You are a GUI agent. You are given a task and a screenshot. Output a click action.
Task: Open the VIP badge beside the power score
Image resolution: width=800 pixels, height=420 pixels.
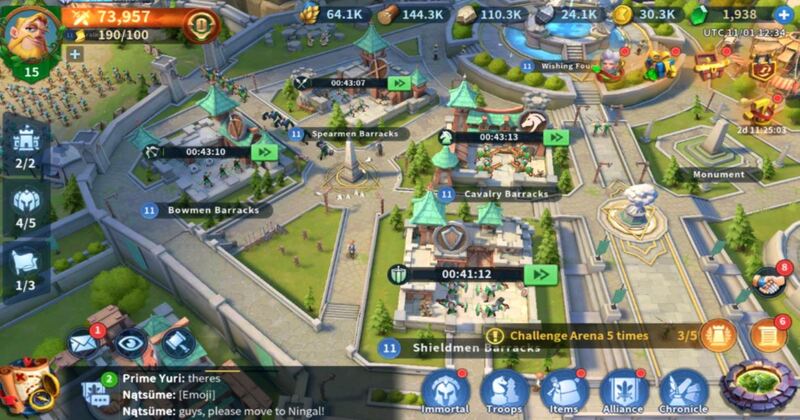[x=200, y=24]
